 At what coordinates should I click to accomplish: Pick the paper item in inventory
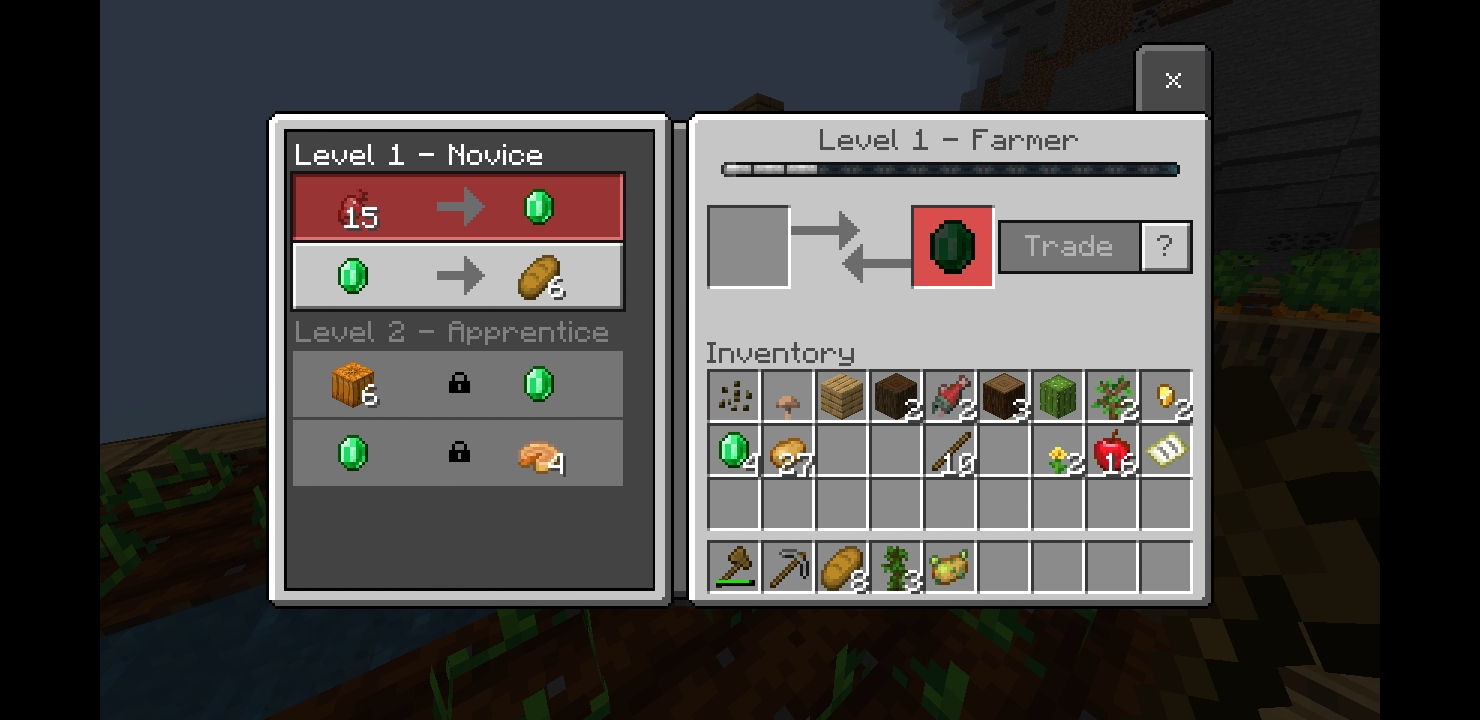click(x=1166, y=450)
